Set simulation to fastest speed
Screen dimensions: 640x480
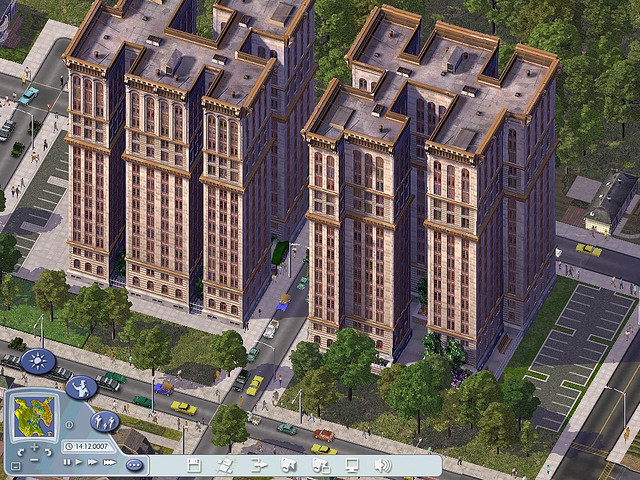(x=108, y=462)
